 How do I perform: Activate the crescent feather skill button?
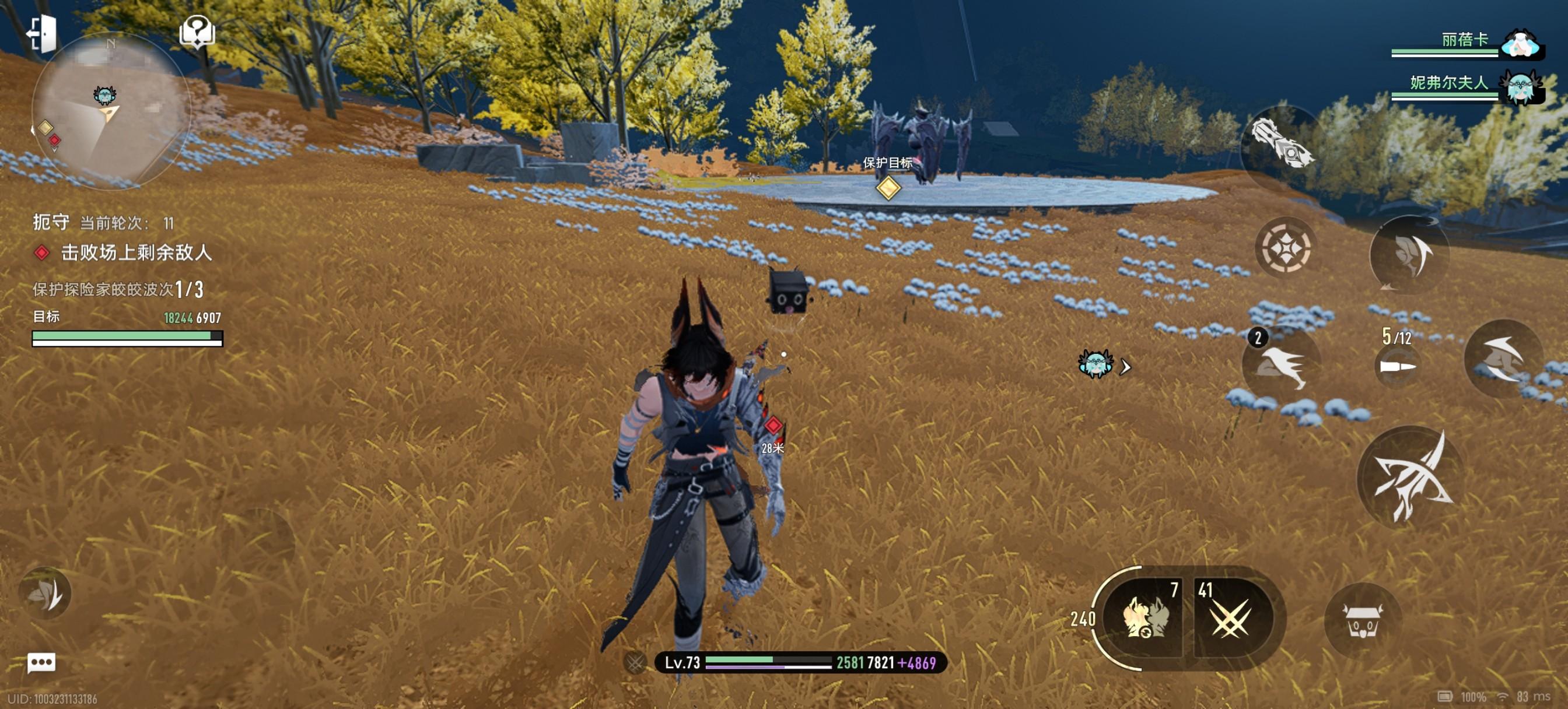(x=1409, y=254)
